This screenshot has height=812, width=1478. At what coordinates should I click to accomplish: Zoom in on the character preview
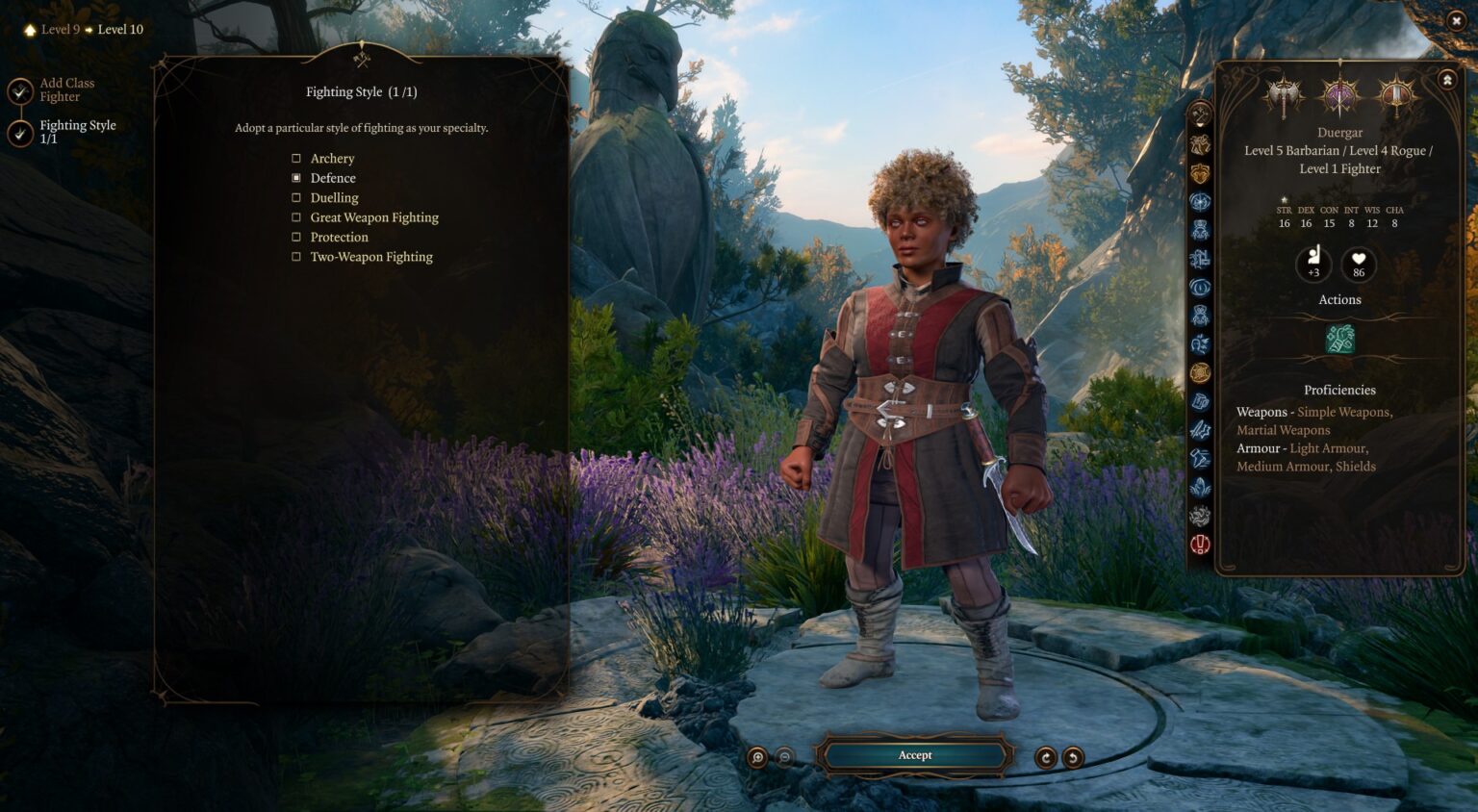[x=758, y=757]
